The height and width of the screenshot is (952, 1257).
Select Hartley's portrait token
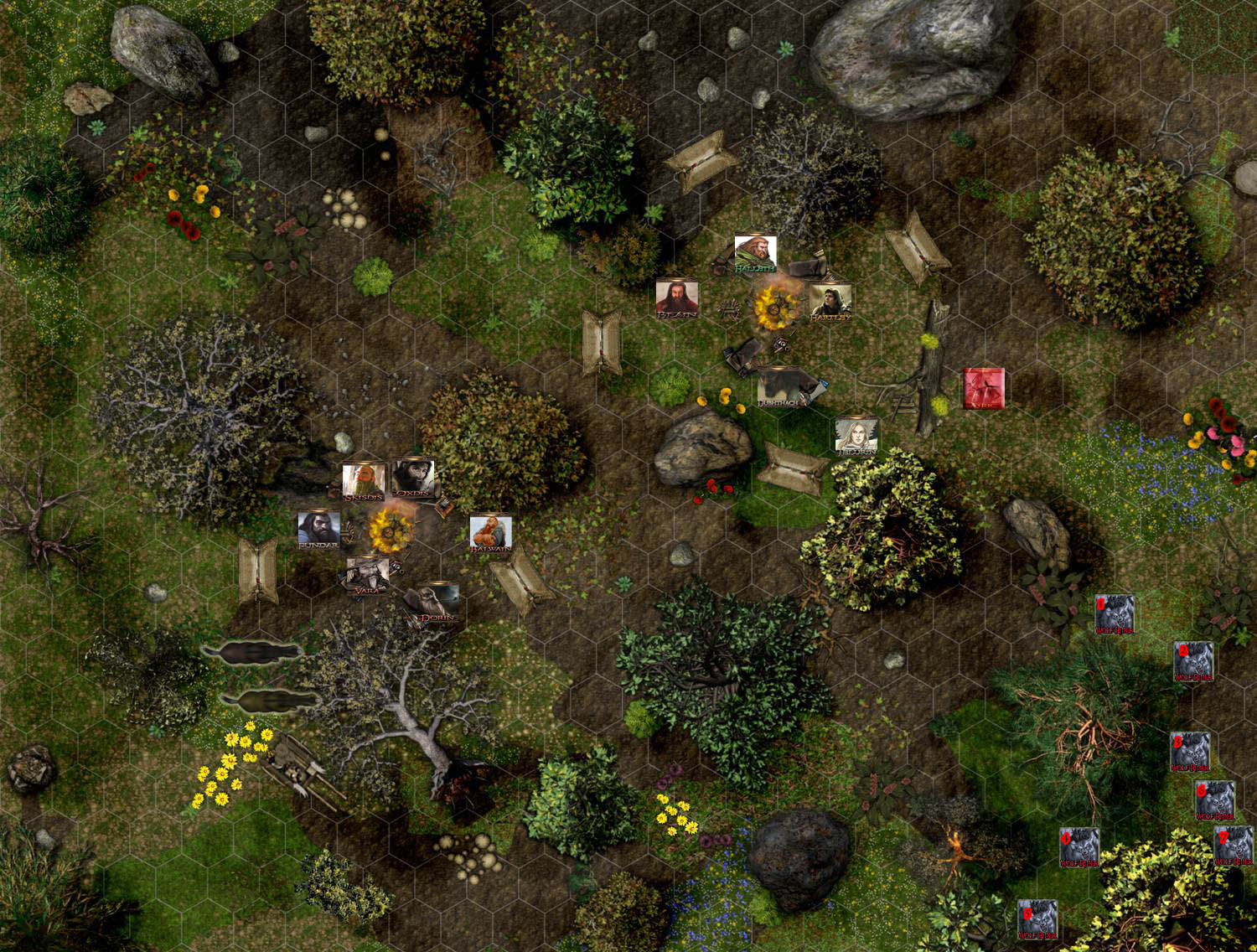[x=830, y=303]
